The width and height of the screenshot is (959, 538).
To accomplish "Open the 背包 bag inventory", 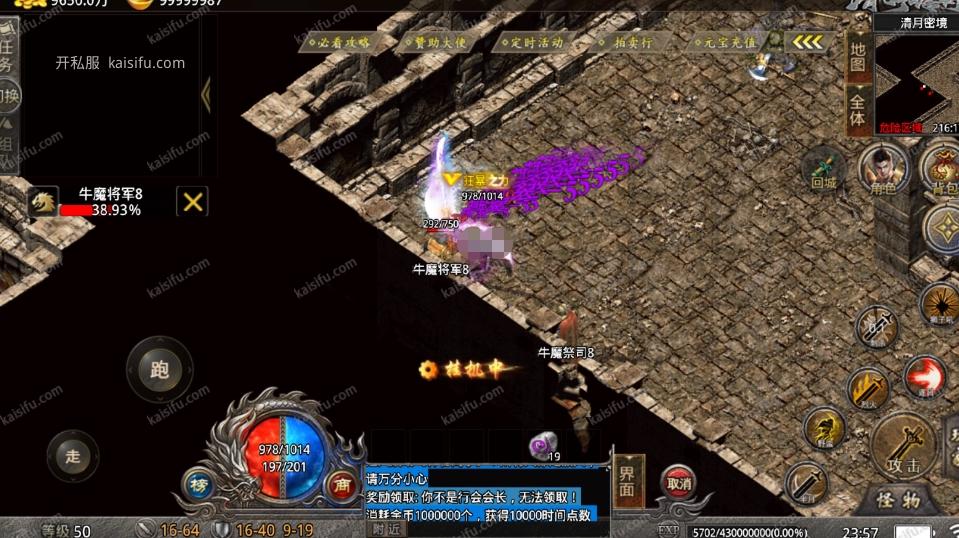I will (x=940, y=168).
